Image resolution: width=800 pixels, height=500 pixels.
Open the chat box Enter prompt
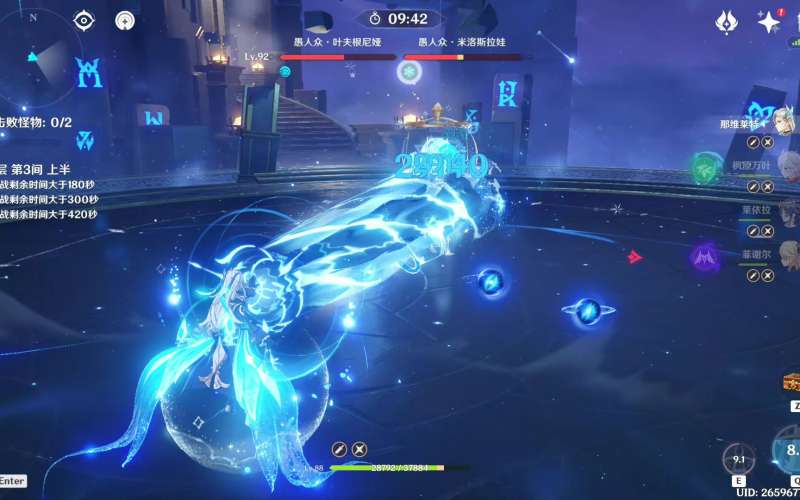12,481
